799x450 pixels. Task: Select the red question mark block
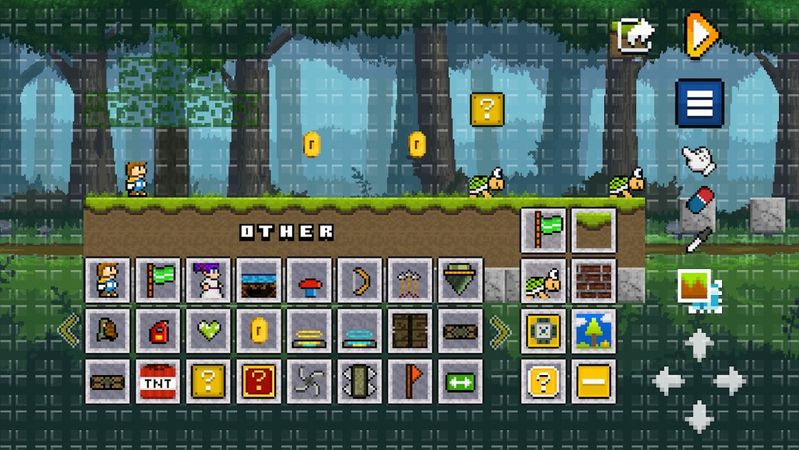point(259,381)
